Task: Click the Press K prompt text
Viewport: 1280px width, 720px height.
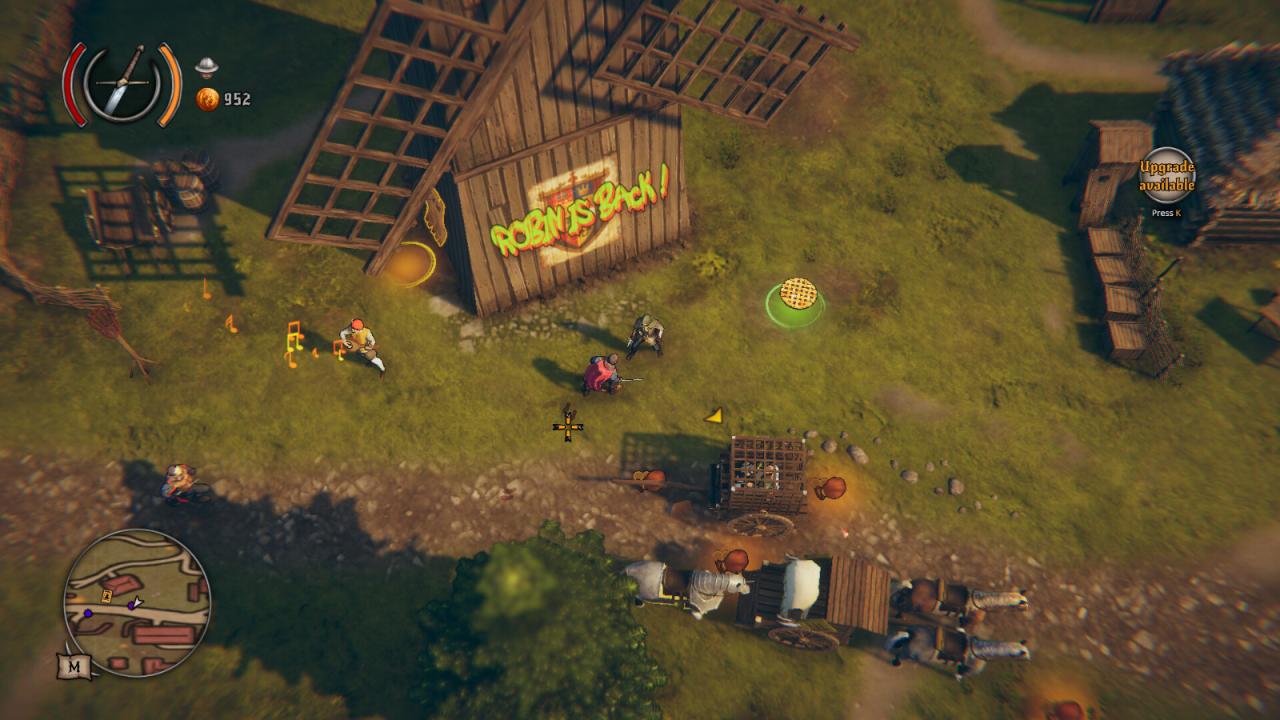Action: (x=1166, y=213)
